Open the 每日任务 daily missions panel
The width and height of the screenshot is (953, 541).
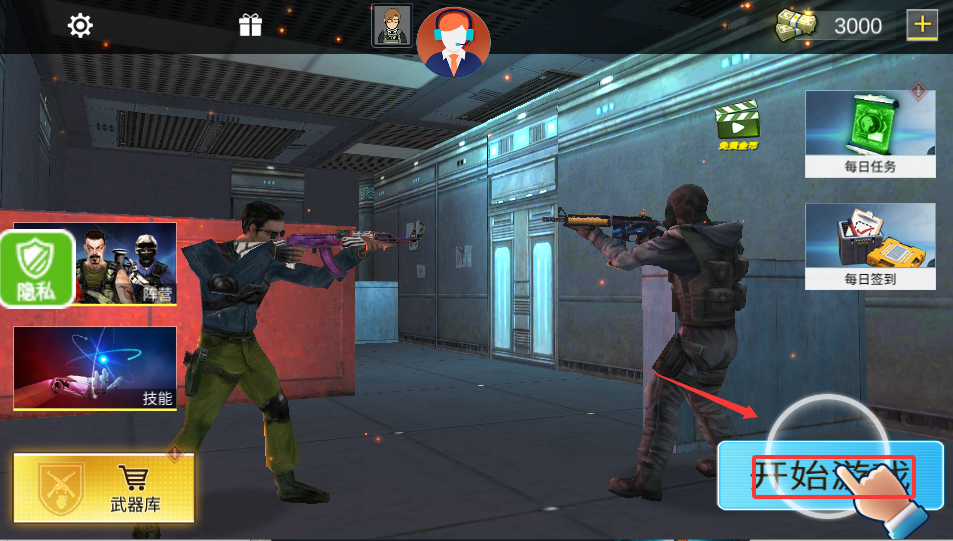click(x=870, y=134)
